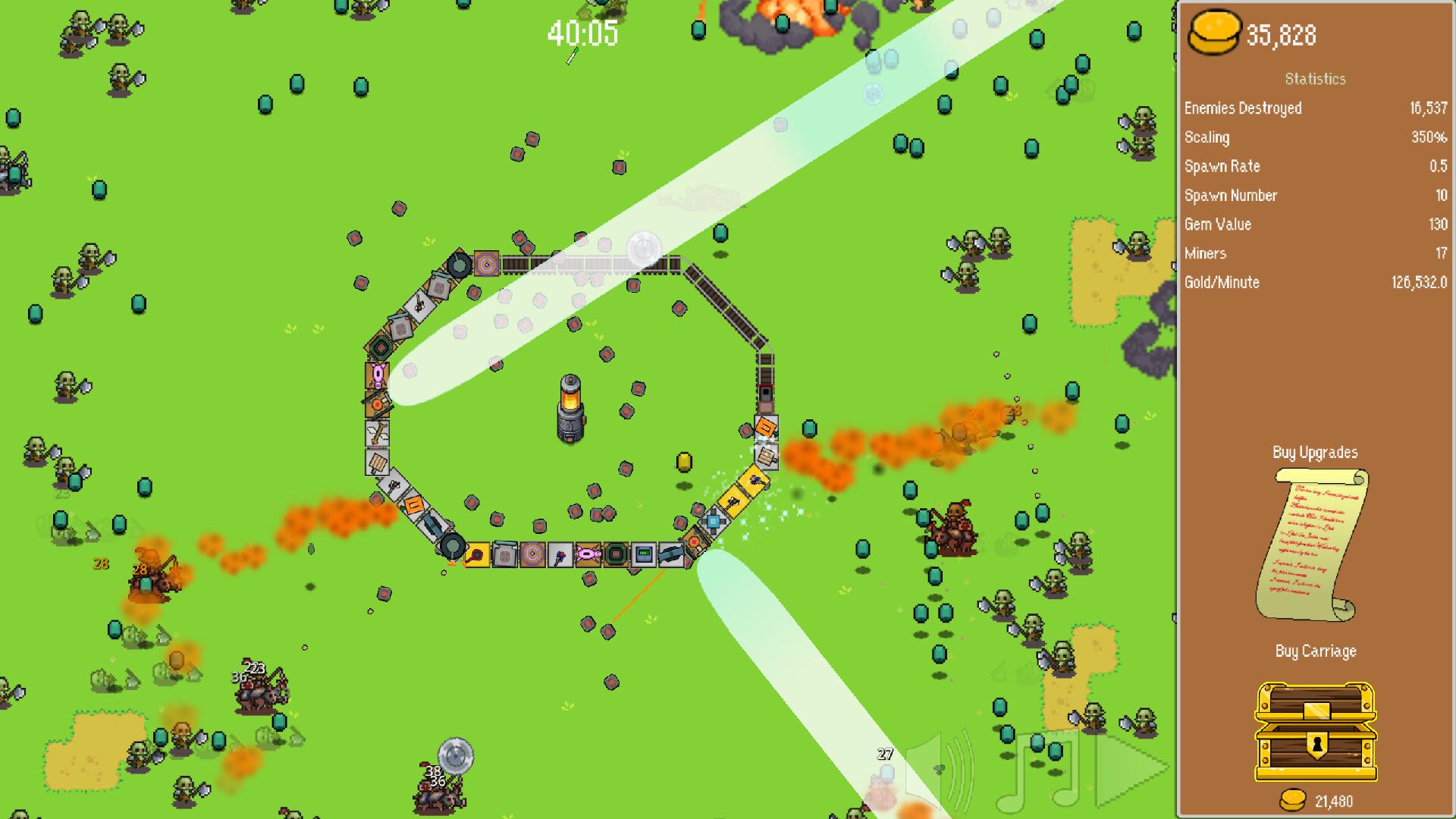1456x819 pixels.
Task: Open the Buy Upgrades scroll
Action: tap(1313, 546)
